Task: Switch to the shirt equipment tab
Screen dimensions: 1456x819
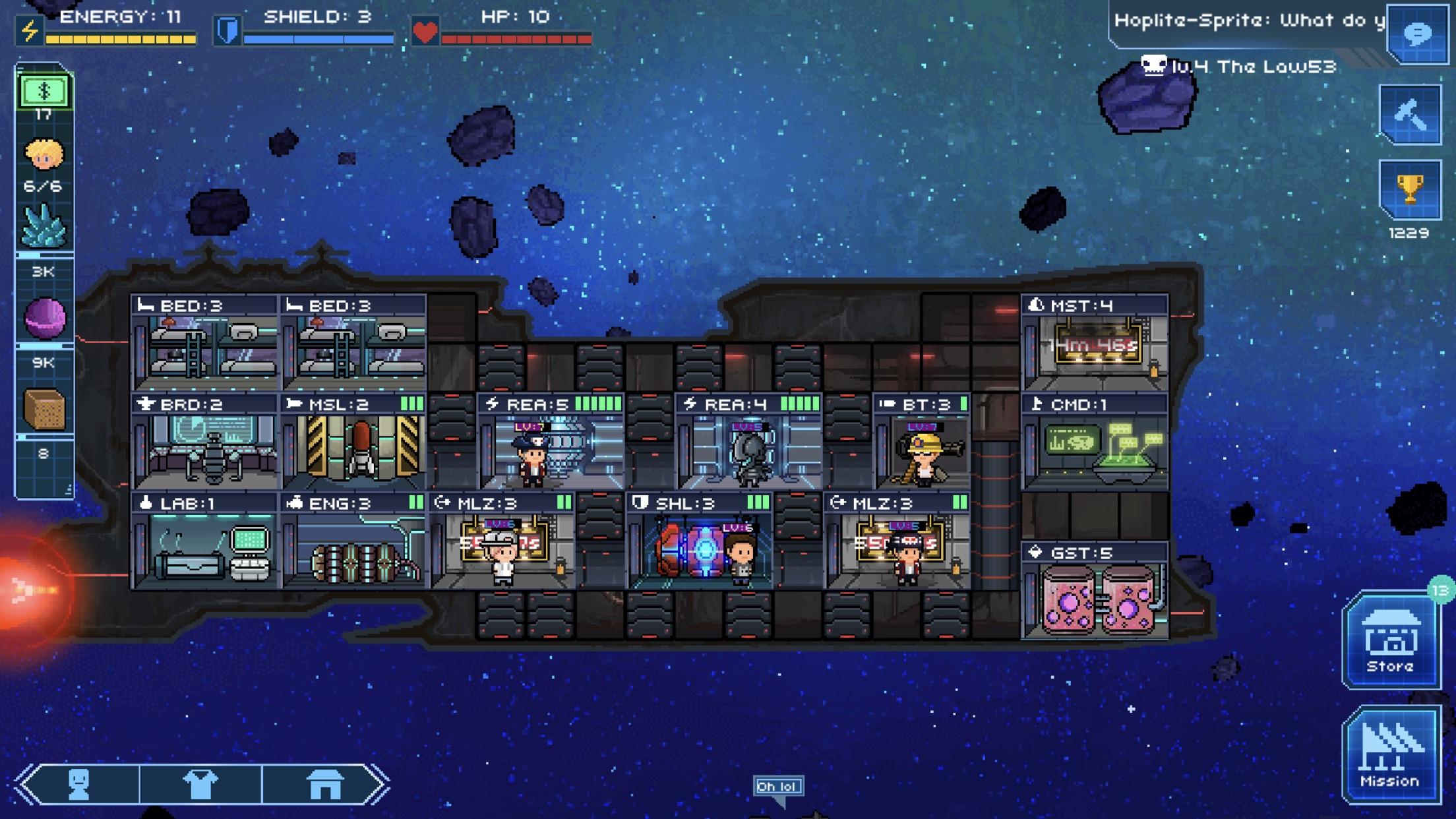Action: 200,784
